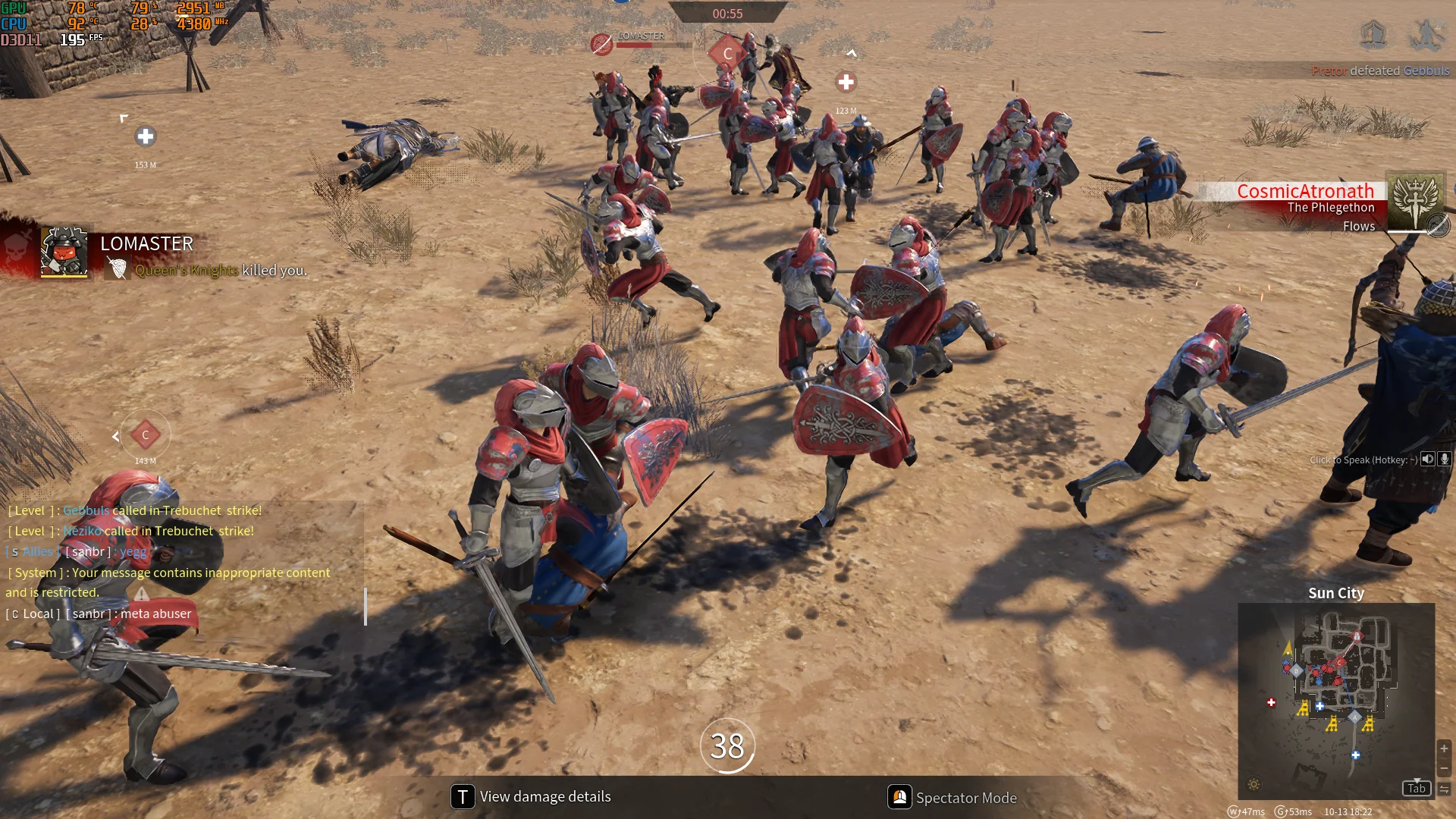1456x819 pixels.
Task: Open the View damage details panel
Action: pyautogui.click(x=531, y=797)
